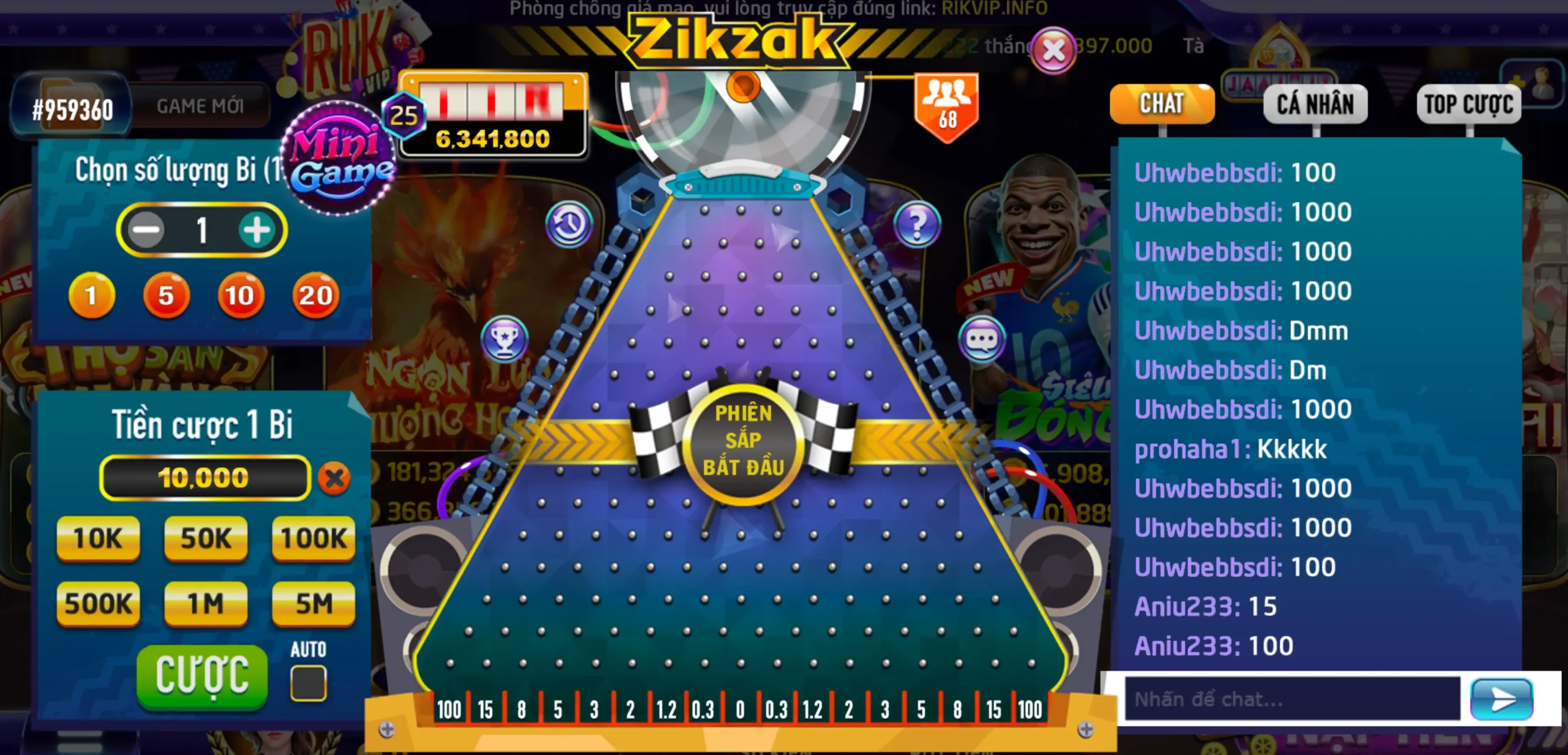Switch to the CÁ NHÂN tab
The height and width of the screenshot is (755, 1568).
1316,104
